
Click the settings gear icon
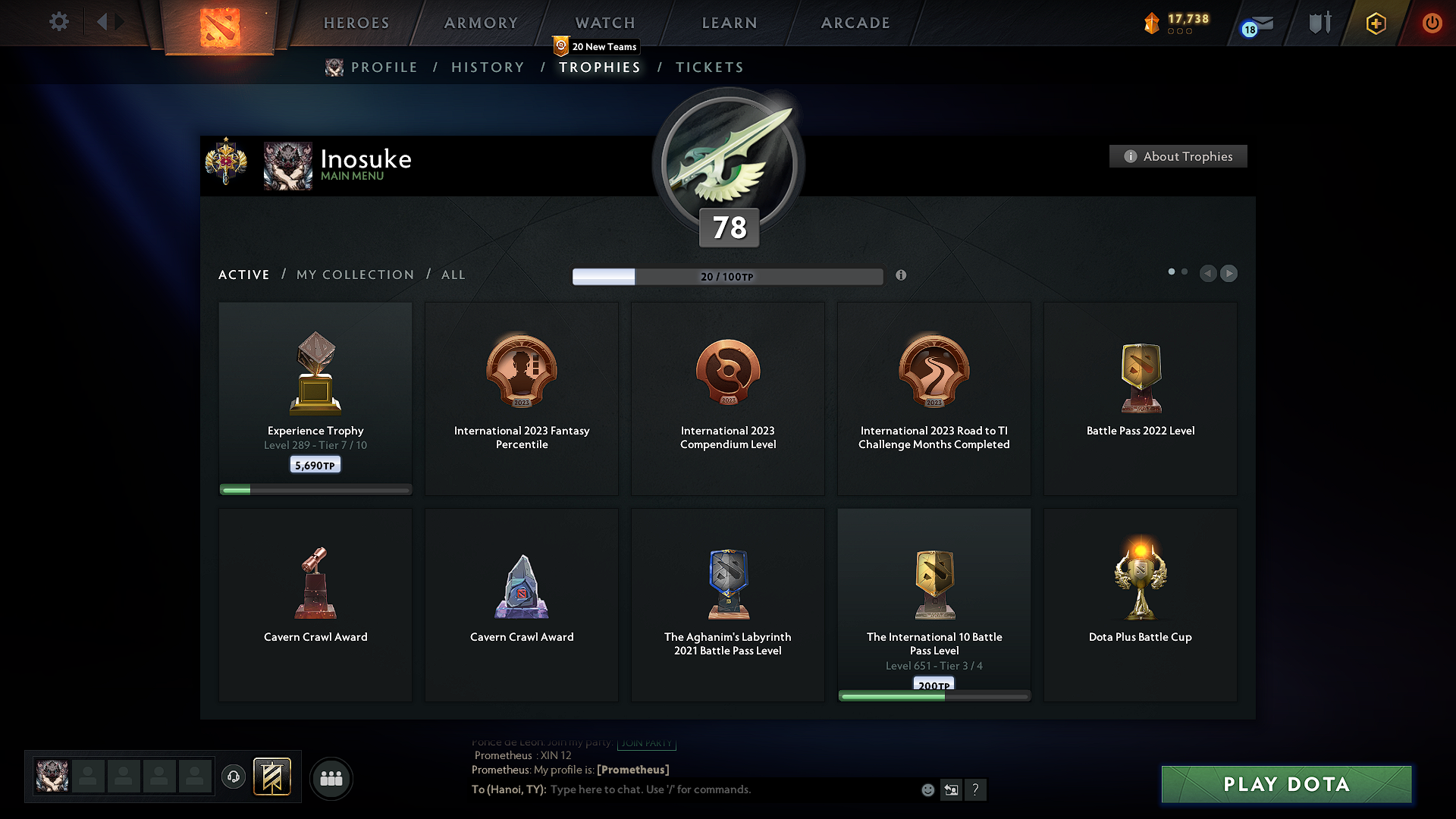tap(58, 22)
